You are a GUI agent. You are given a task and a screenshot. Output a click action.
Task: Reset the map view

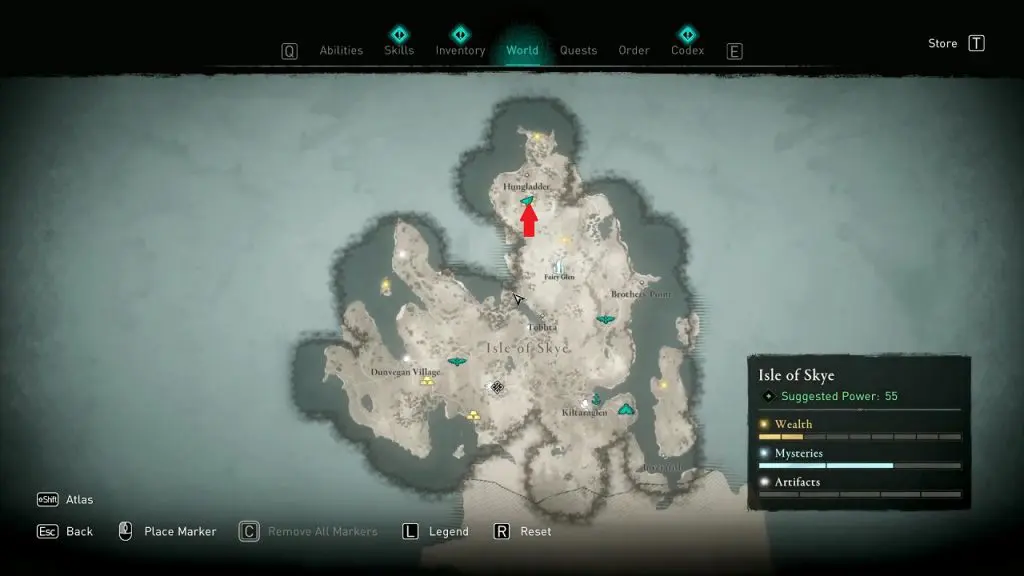coord(535,532)
